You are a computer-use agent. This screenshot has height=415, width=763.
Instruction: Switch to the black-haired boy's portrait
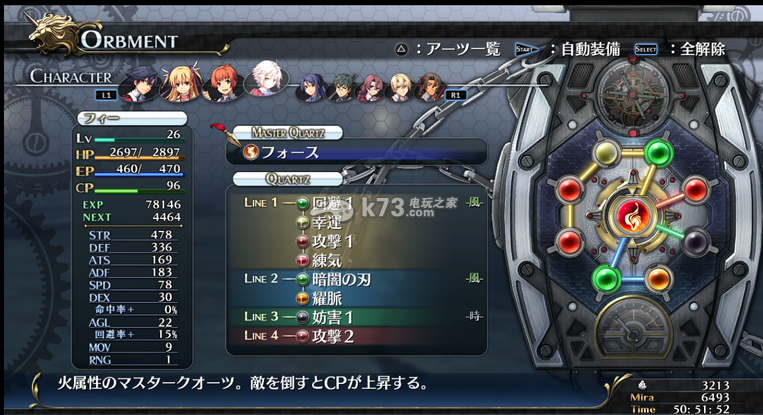(x=138, y=84)
